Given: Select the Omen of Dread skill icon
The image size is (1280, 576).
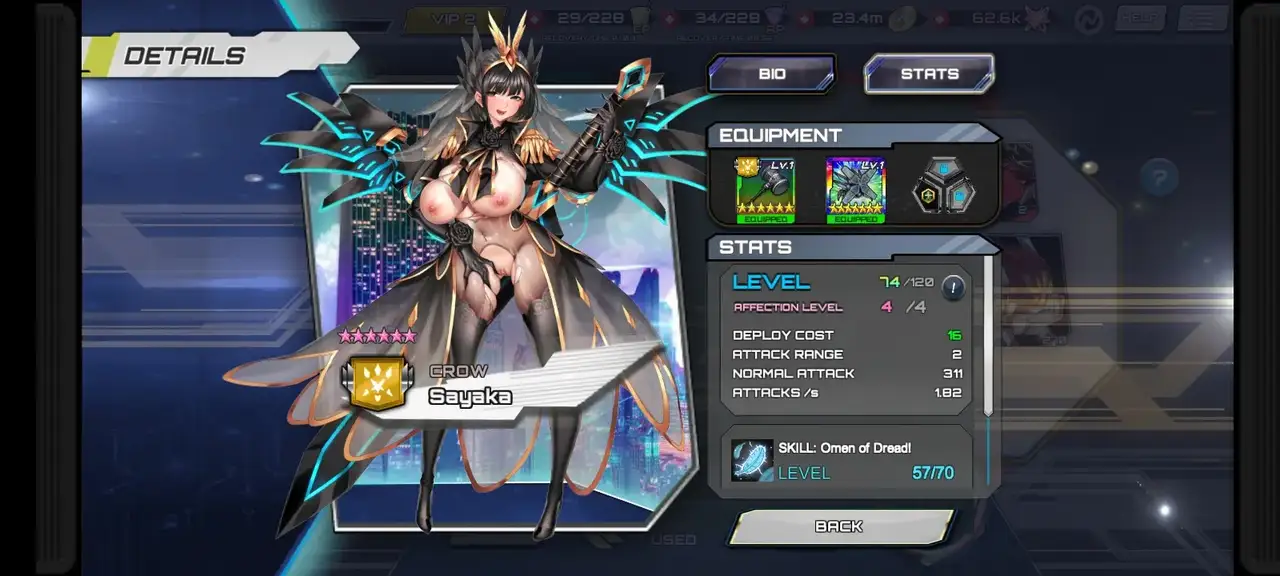Looking at the screenshot, I should 752,461.
